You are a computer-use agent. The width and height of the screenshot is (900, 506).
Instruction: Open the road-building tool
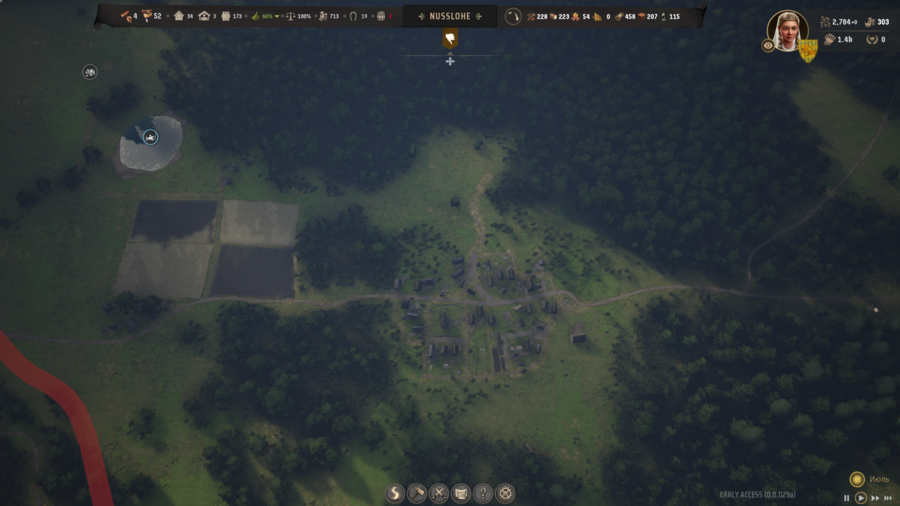pos(395,493)
